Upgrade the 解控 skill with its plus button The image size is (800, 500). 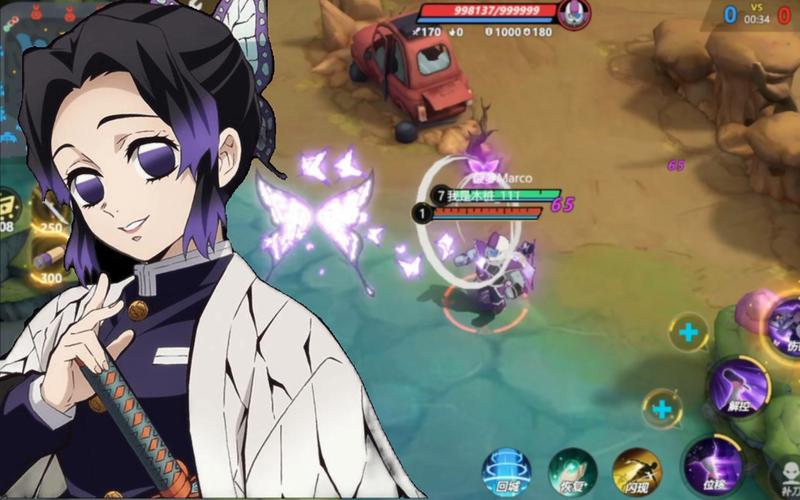[688, 332]
